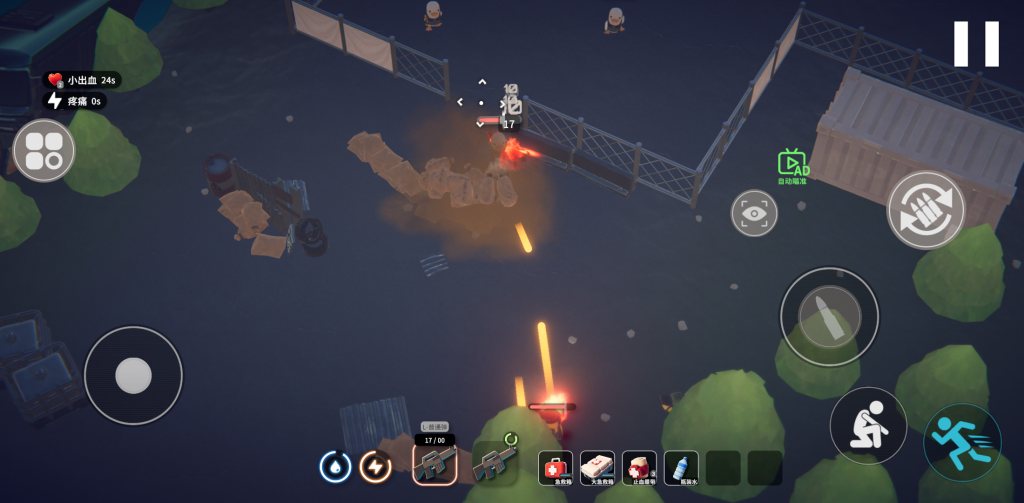
Task: Tap the eye scope view button
Action: [754, 213]
